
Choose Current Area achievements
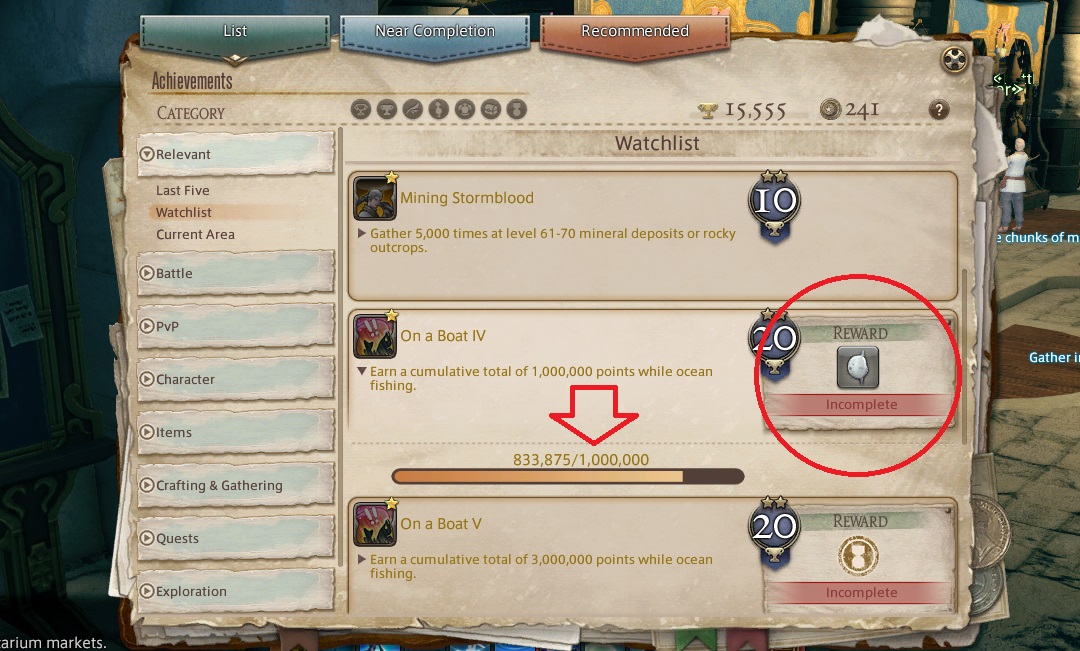195,234
